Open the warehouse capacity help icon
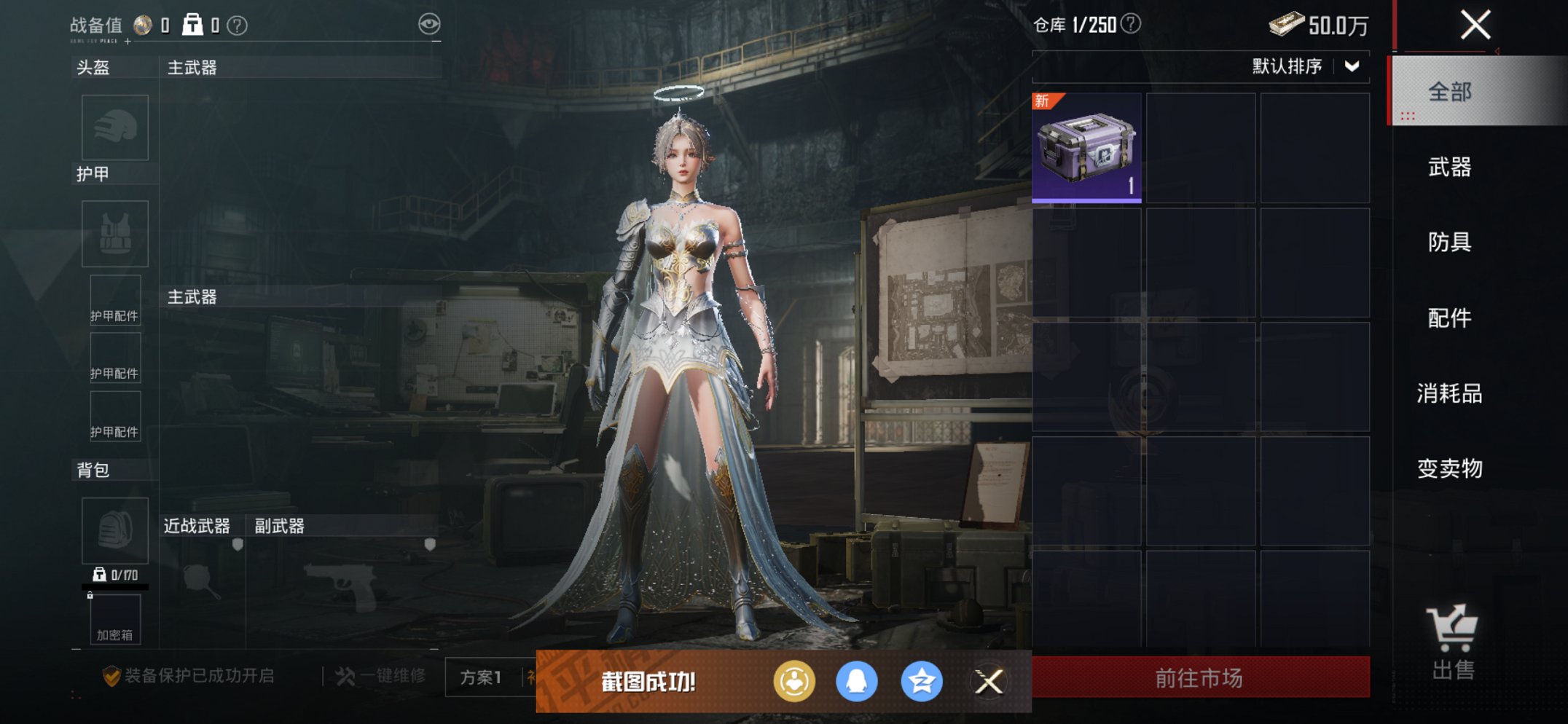Screen dimensions: 1568x724 point(1131,24)
